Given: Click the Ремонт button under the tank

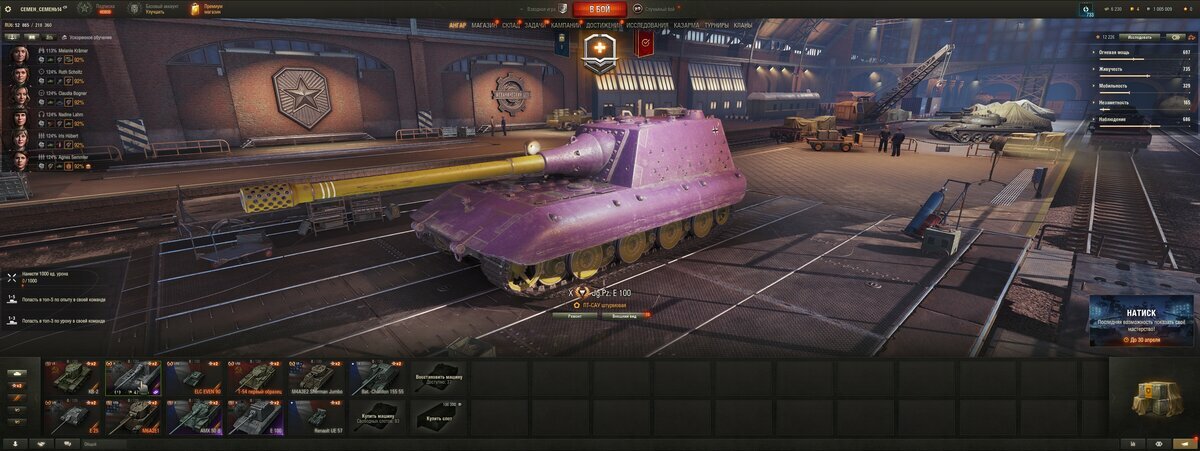Looking at the screenshot, I should coord(575,315).
